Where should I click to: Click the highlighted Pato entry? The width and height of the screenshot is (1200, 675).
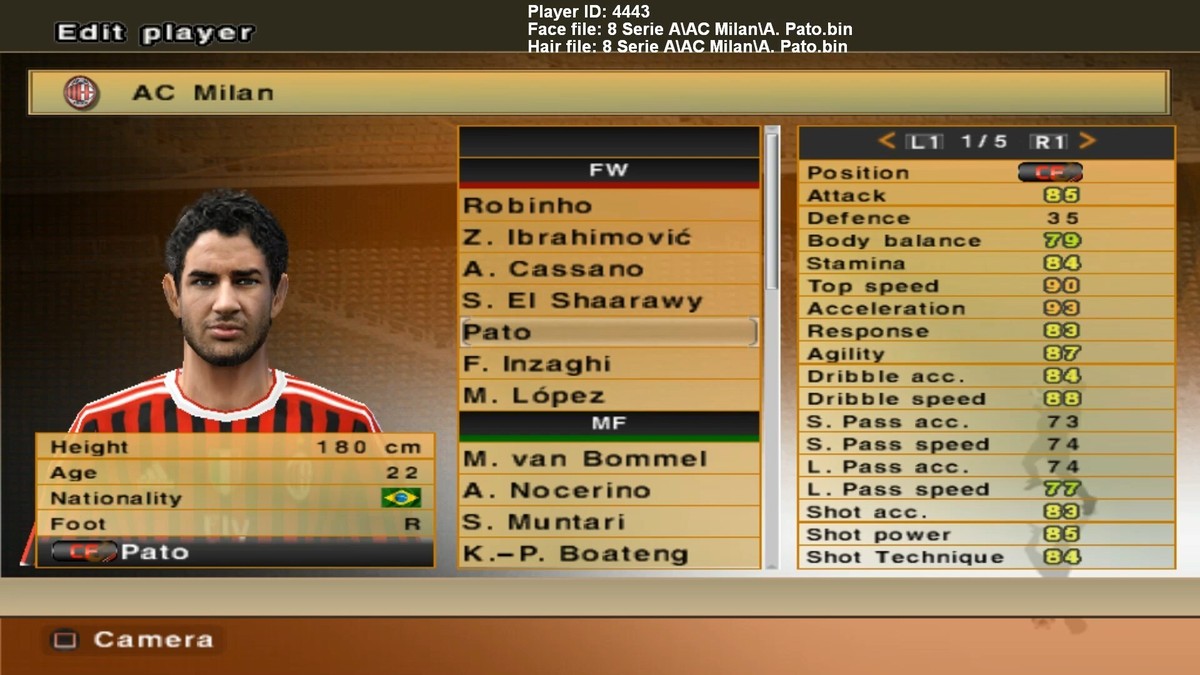point(608,332)
